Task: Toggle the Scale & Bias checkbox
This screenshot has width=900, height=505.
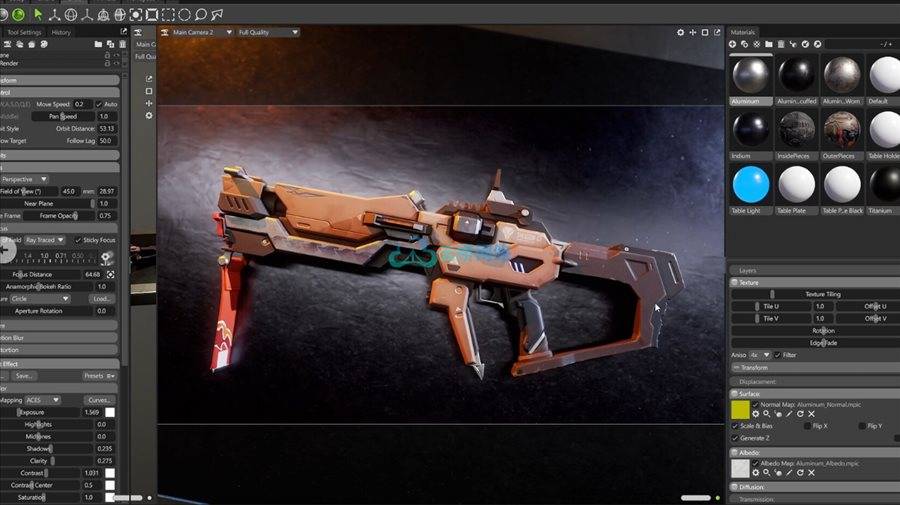Action: [x=735, y=426]
